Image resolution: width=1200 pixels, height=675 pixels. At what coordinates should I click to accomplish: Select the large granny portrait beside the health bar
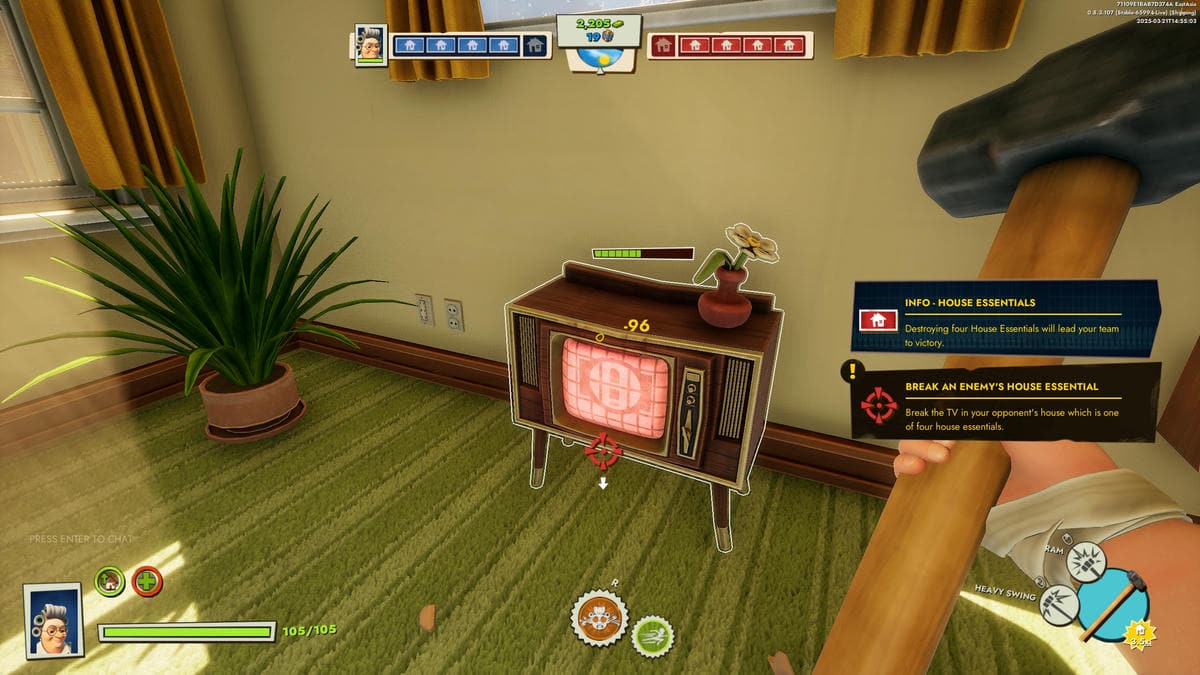53,619
